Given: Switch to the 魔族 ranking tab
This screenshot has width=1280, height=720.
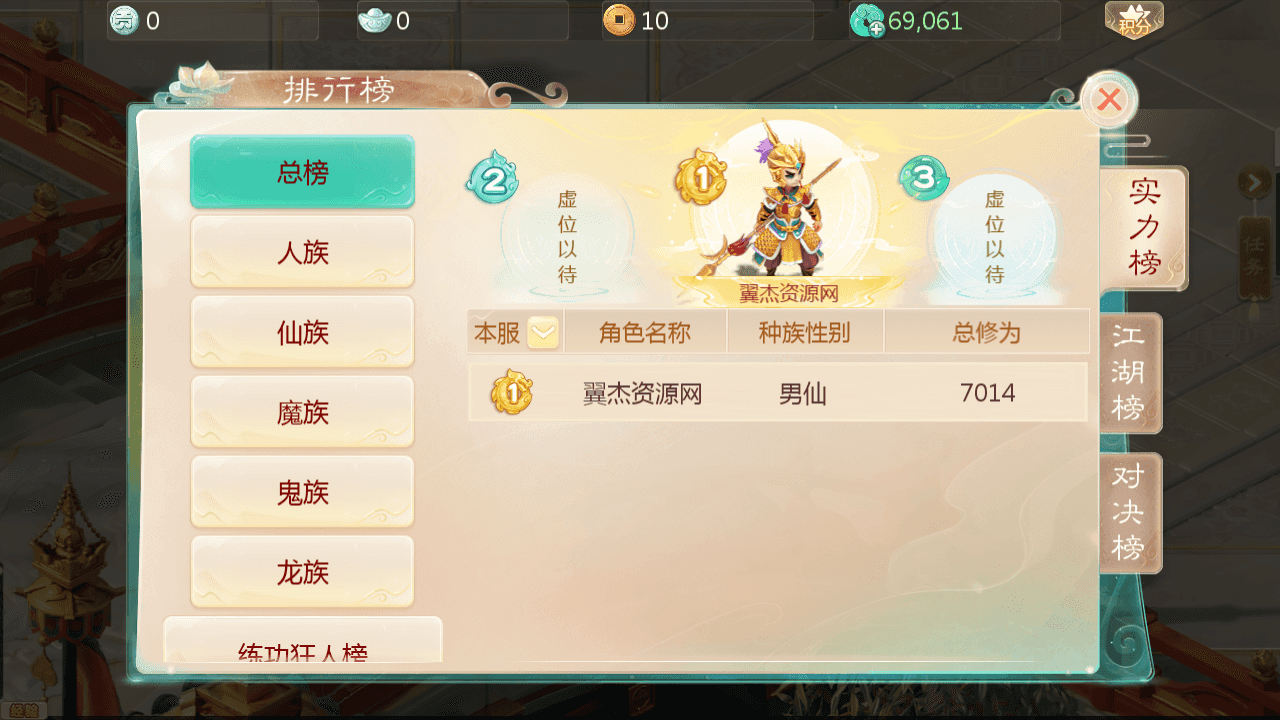Looking at the screenshot, I should (302, 411).
